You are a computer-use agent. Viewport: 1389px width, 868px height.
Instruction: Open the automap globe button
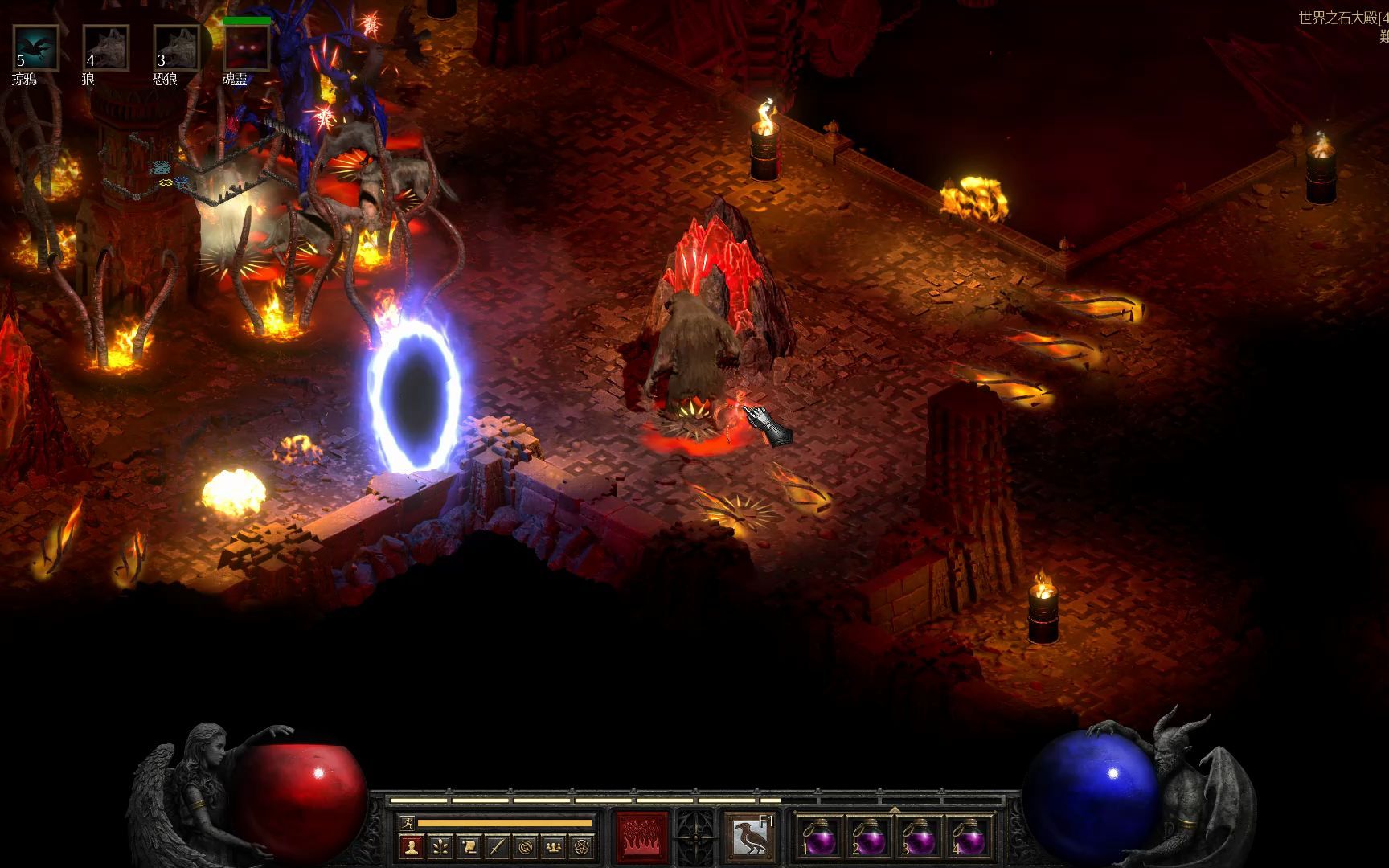(525, 846)
